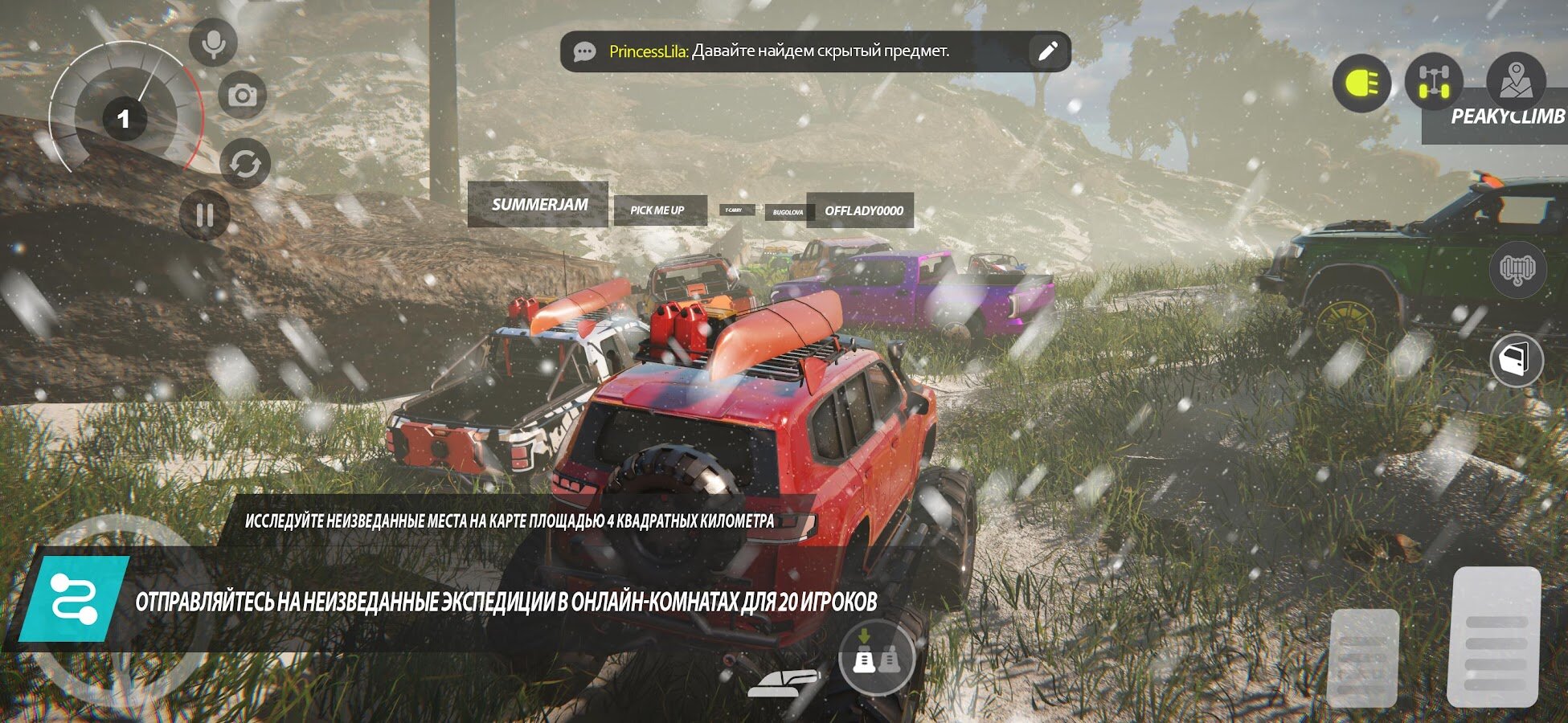Tap the car door exit icon
This screenshot has width=1568, height=723.
[x=1516, y=360]
